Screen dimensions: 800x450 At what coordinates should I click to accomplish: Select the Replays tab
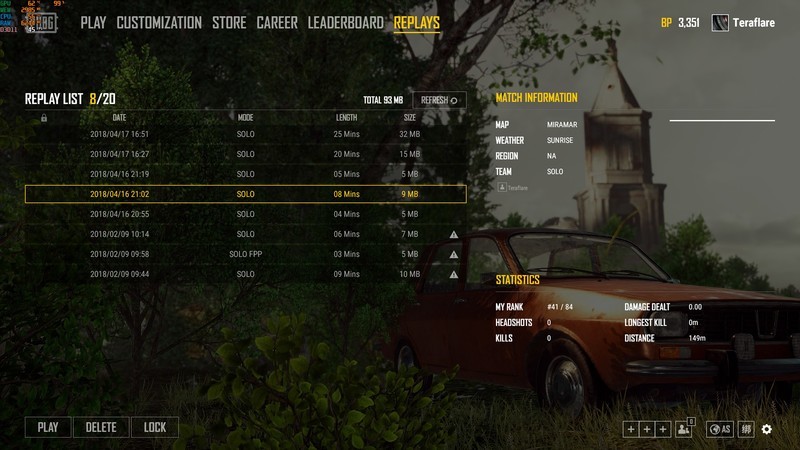(x=416, y=22)
